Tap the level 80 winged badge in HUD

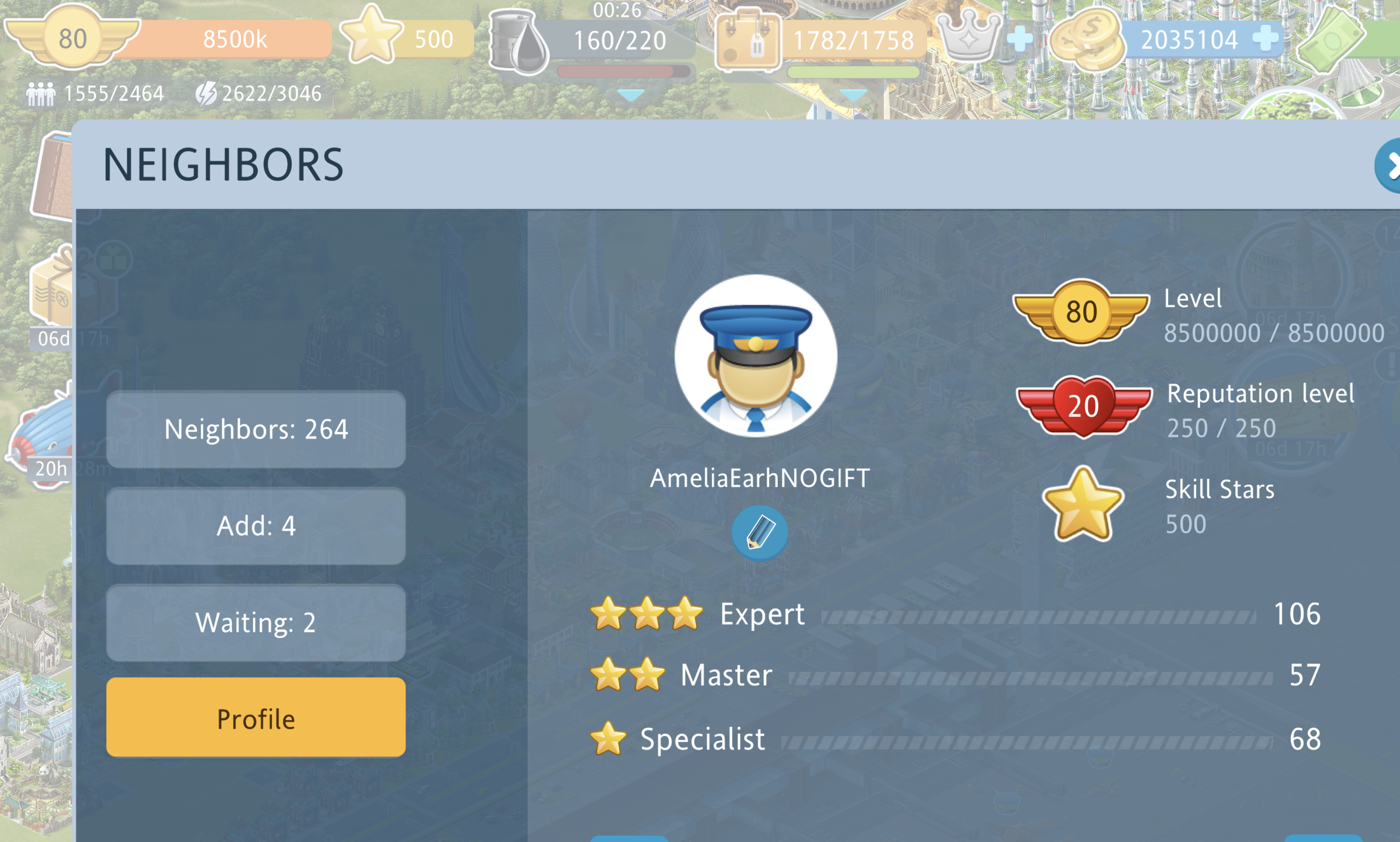tap(72, 38)
